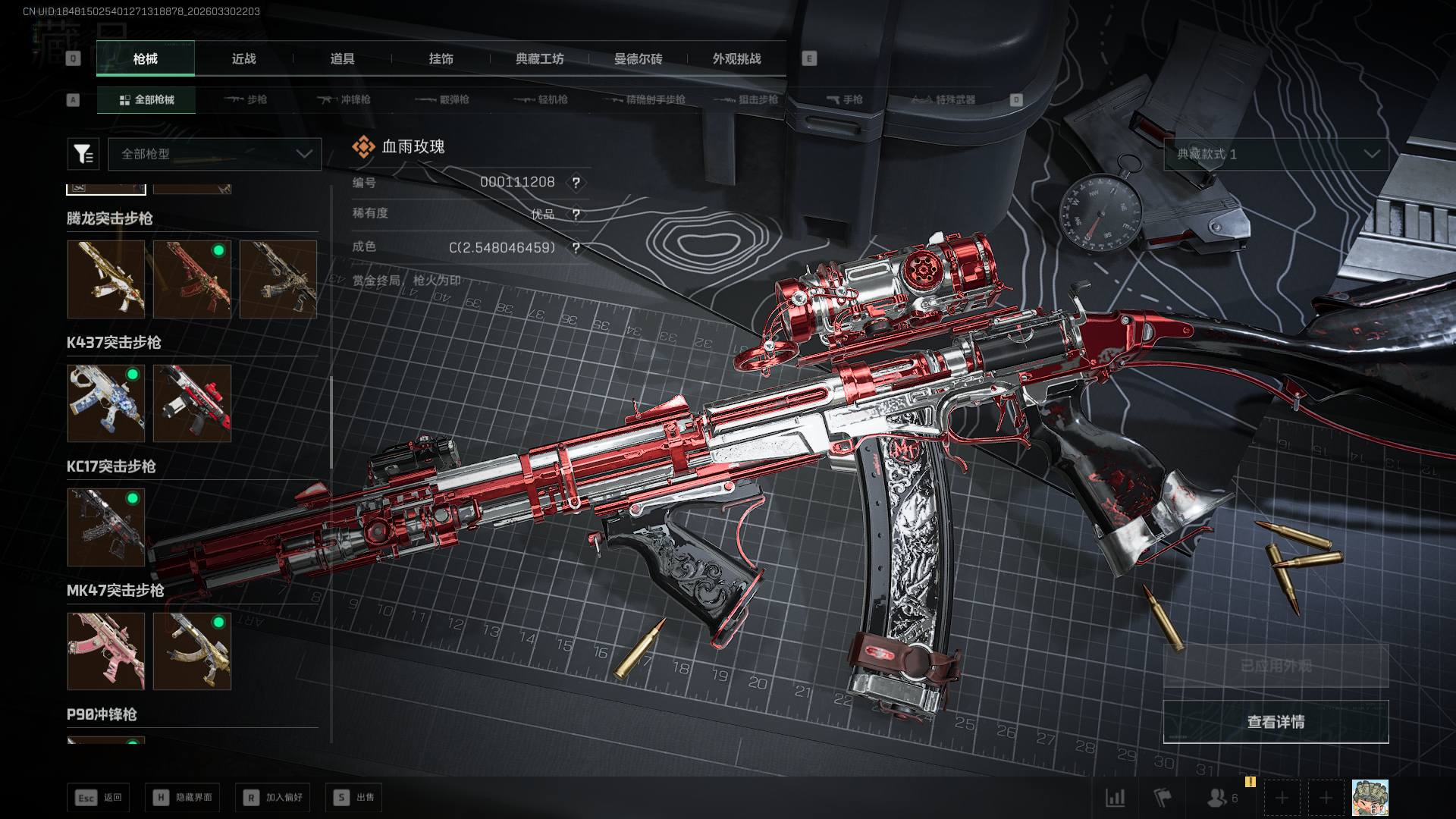This screenshot has width=1456, height=819.
Task: Pick the golden 腾龙 rifle skin
Action: click(105, 278)
